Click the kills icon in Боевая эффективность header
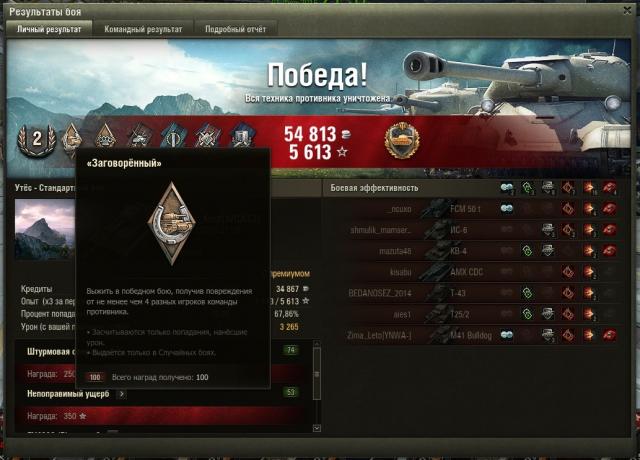The image size is (640, 460). pyautogui.click(x=610, y=188)
